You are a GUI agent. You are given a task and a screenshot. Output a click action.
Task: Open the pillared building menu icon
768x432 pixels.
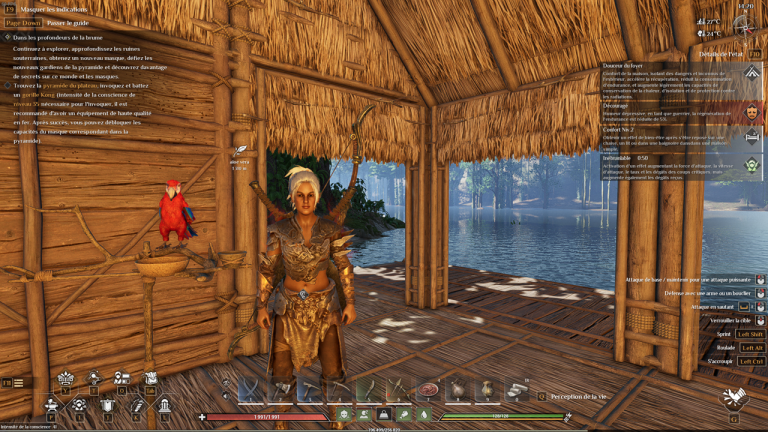click(164, 405)
